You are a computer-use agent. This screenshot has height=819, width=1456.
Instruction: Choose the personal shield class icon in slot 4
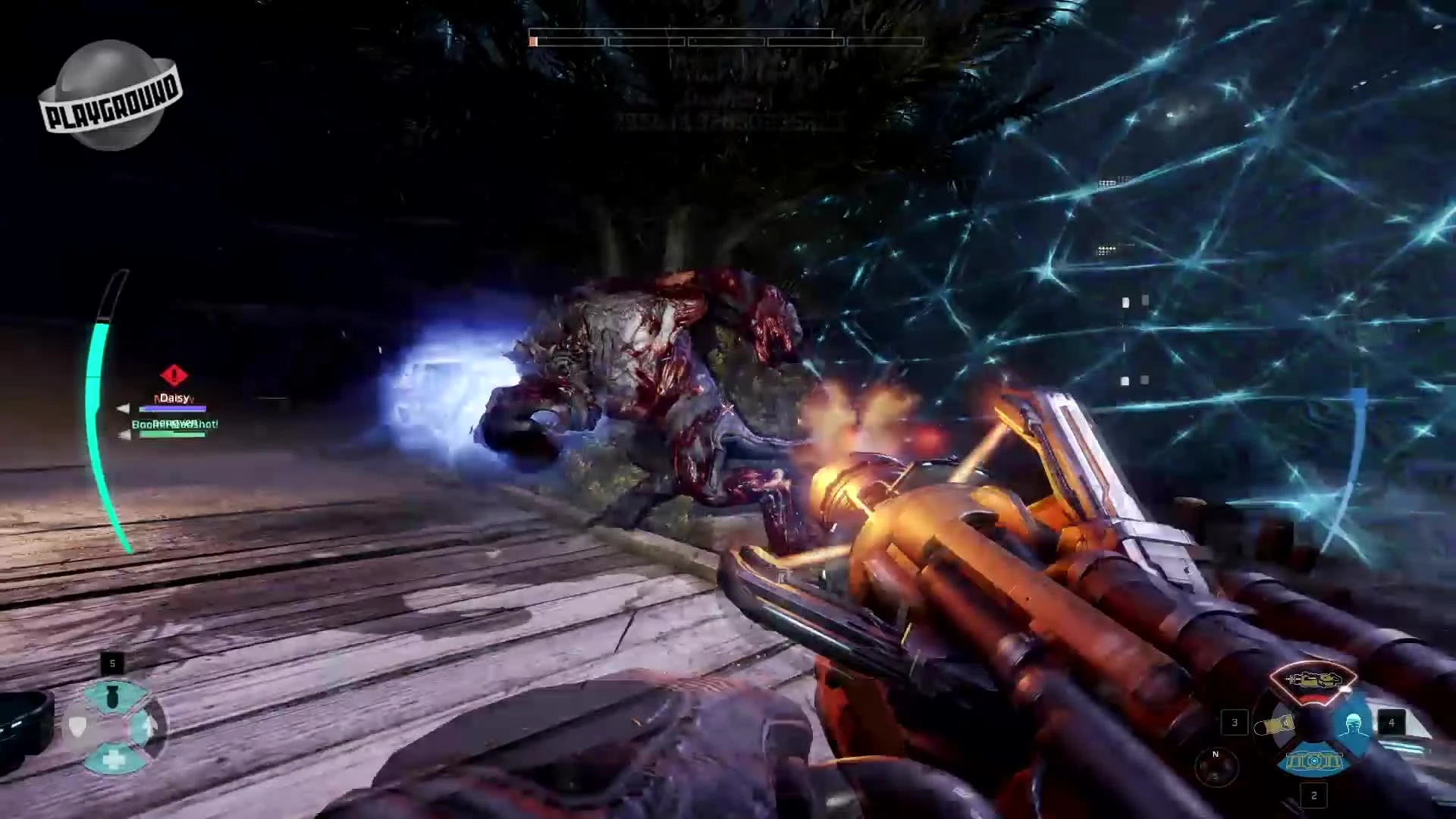pyautogui.click(x=1354, y=723)
